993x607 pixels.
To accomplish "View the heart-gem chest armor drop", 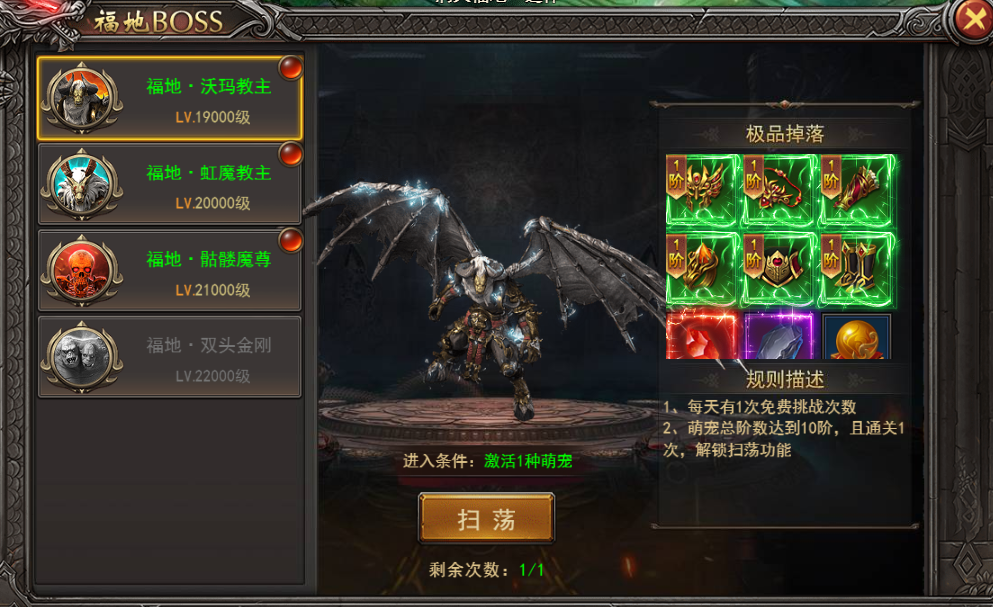I will click(x=779, y=268).
